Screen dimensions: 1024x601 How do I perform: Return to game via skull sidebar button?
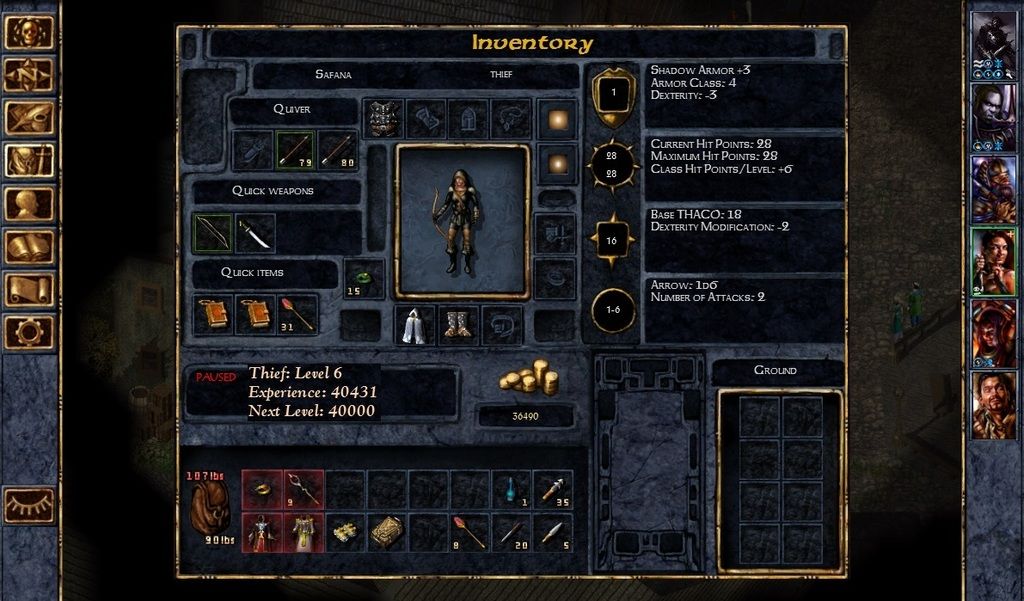[29, 31]
